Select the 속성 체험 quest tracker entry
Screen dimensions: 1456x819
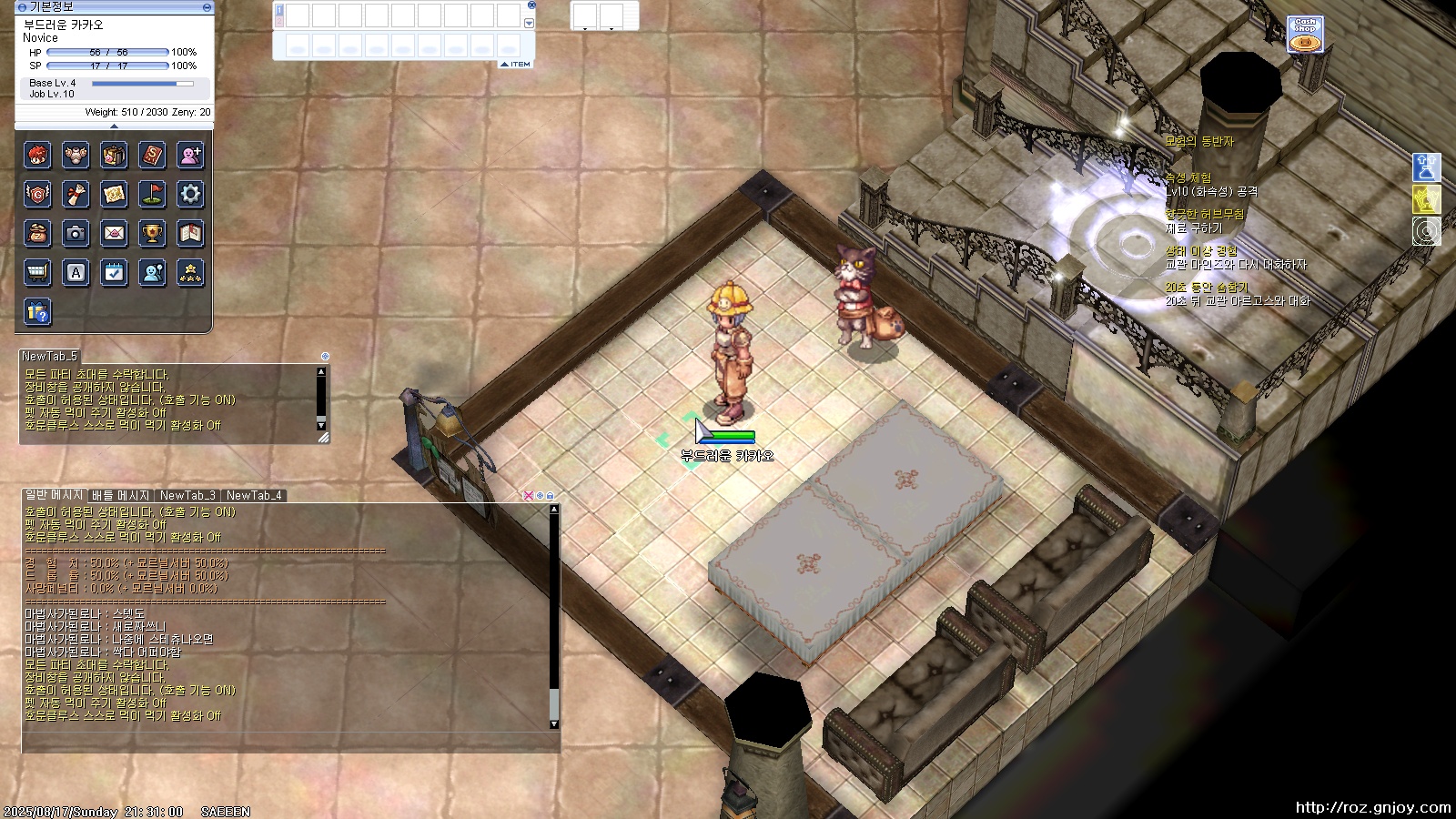(1188, 178)
